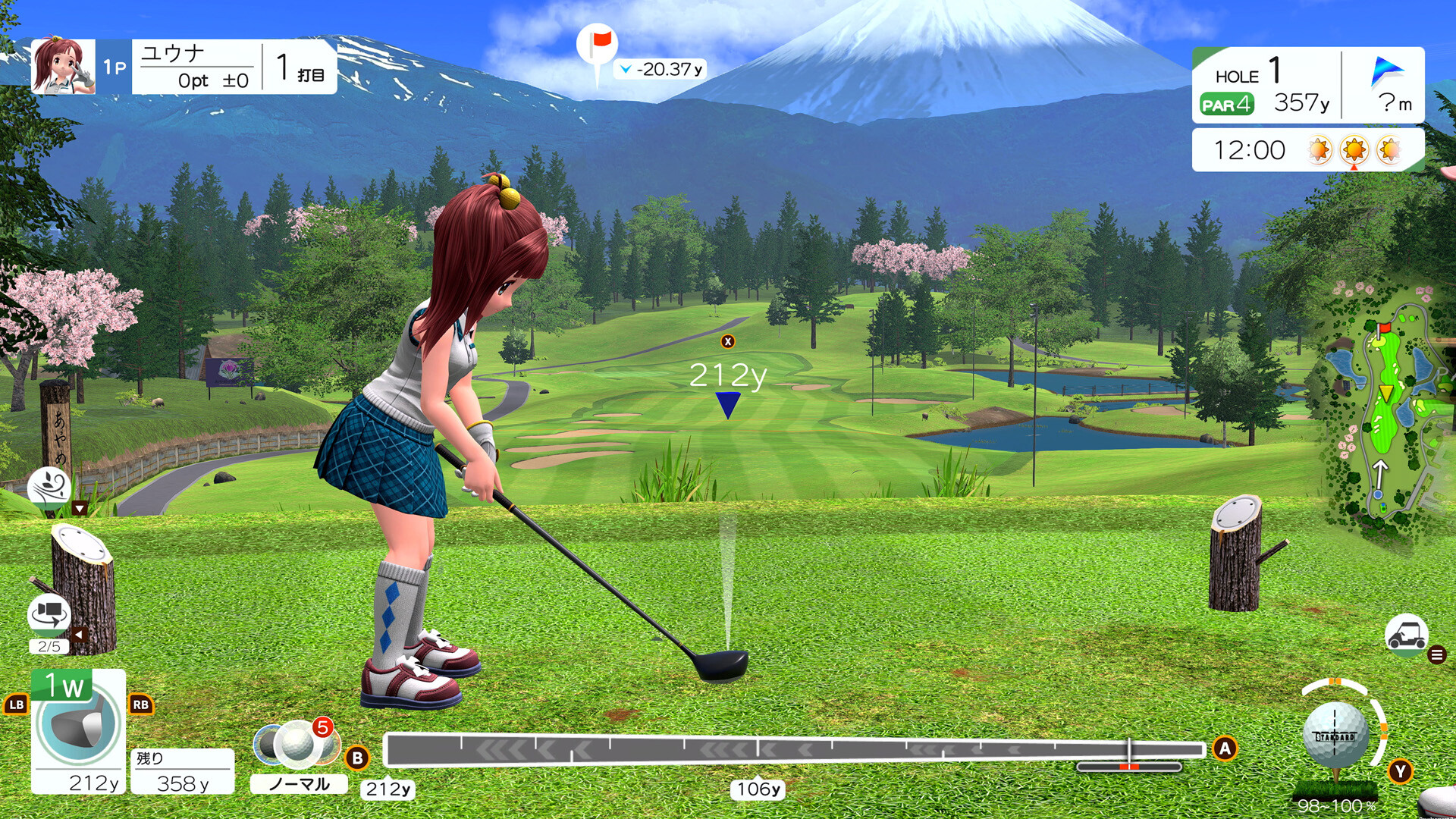Switch the camera view icon

click(49, 613)
